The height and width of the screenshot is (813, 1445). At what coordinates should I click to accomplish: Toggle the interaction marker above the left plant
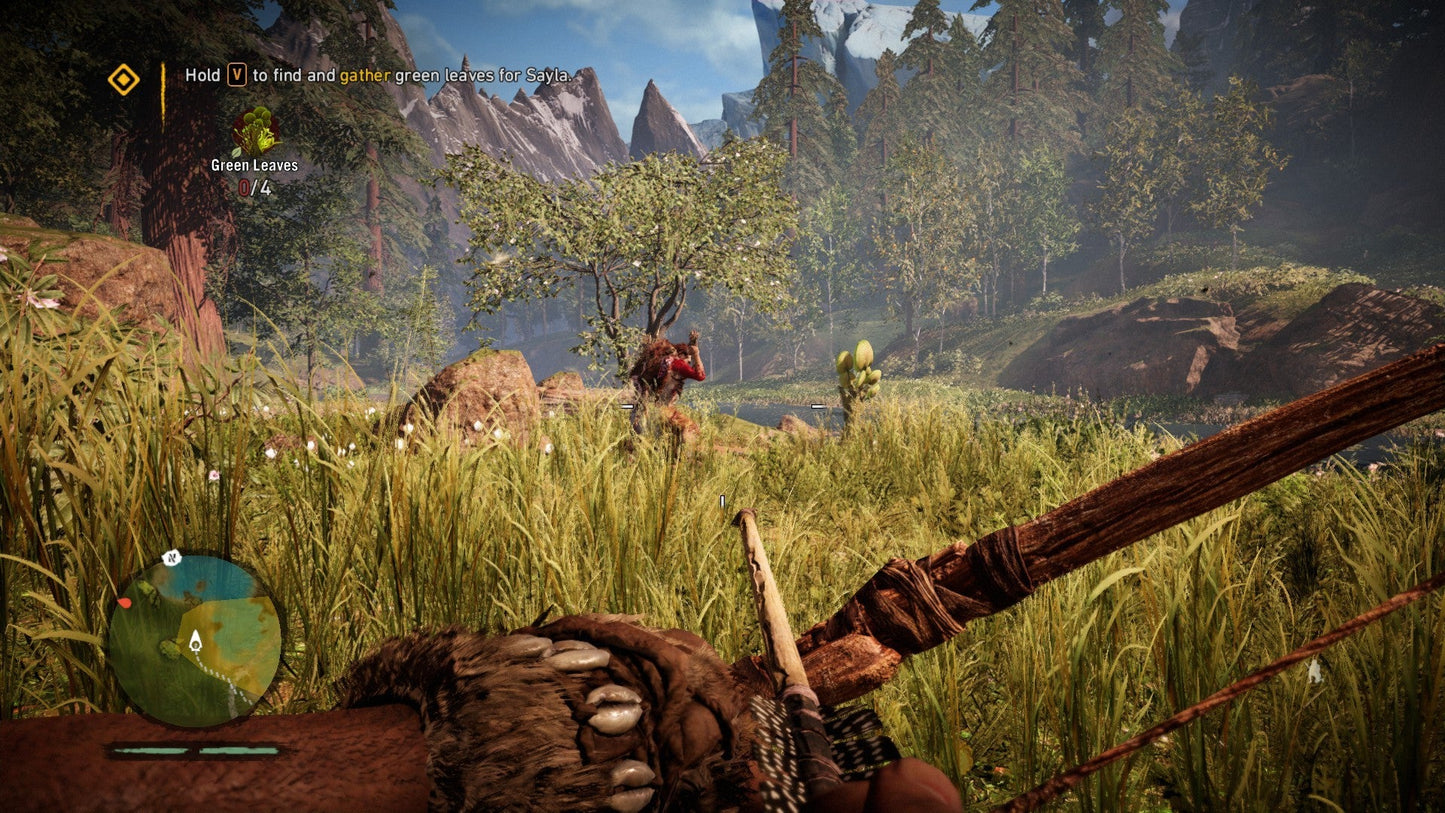point(625,406)
